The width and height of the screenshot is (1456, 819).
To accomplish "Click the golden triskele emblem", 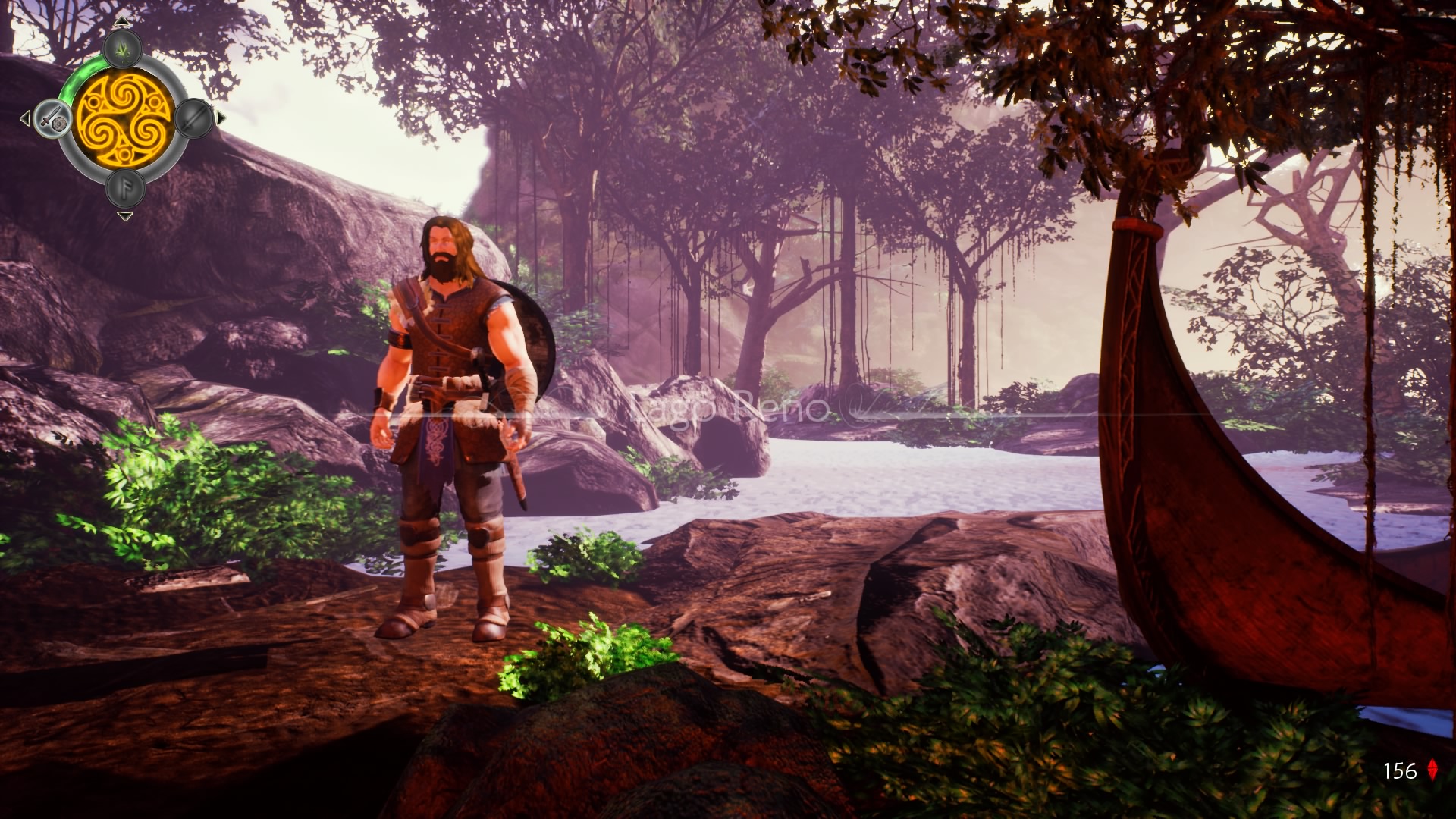I will coord(125,119).
